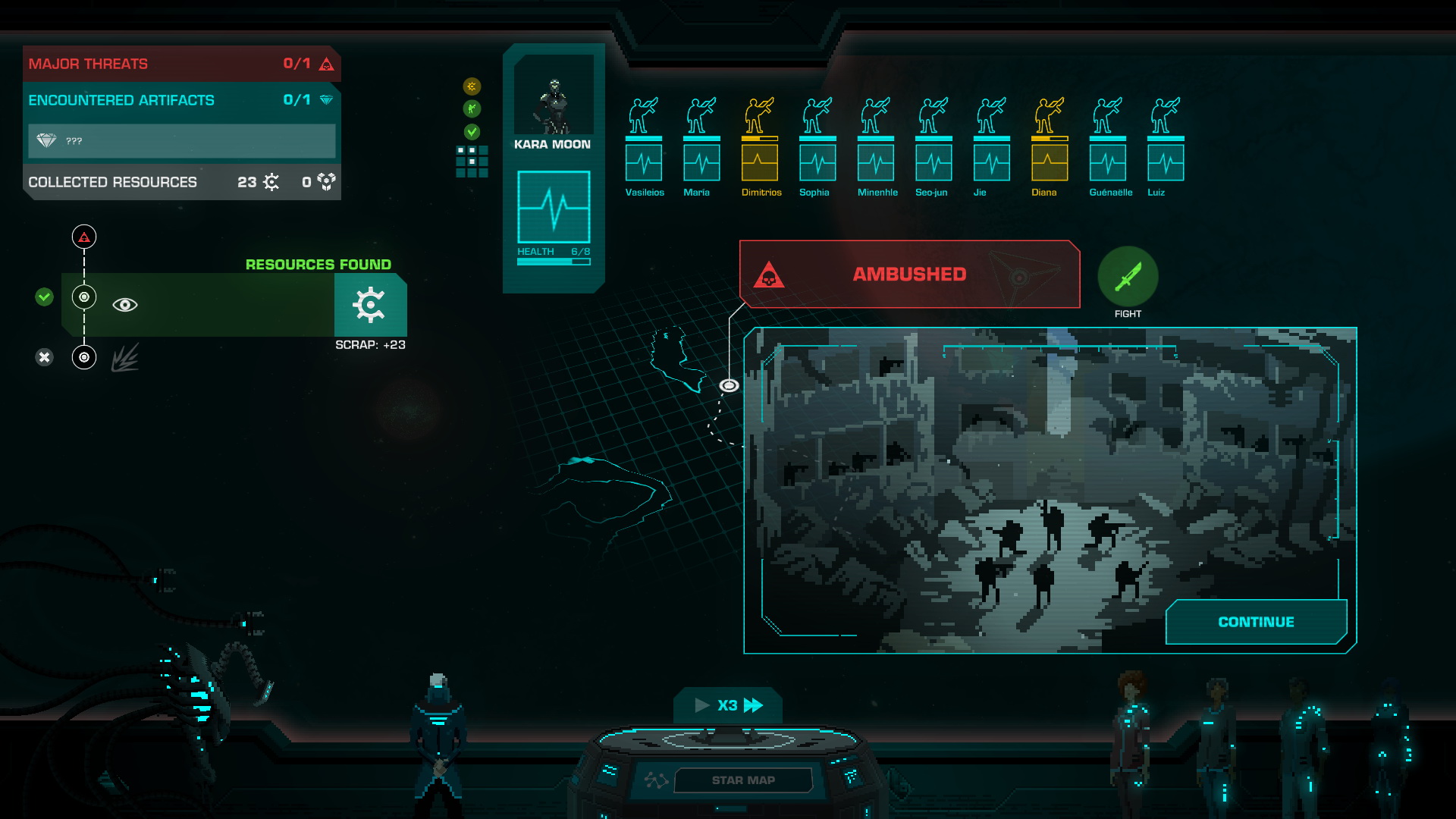The image size is (1456, 819).
Task: Open the Star Map
Action: tap(742, 780)
